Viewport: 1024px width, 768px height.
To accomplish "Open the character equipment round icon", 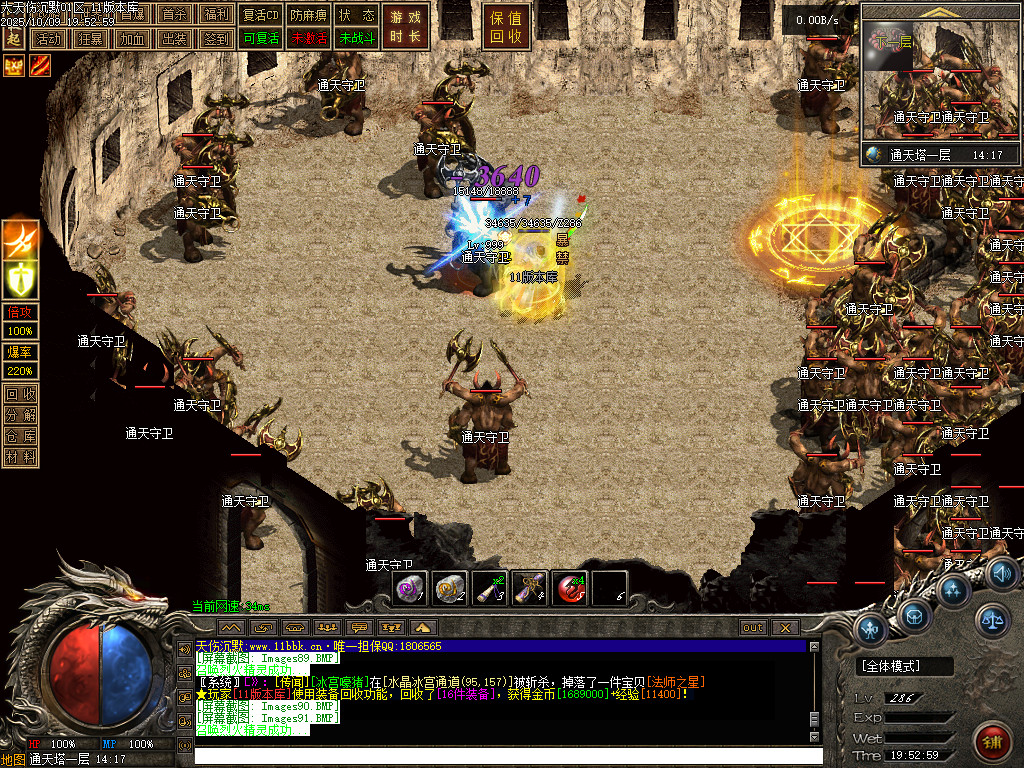I will pyautogui.click(x=872, y=630).
